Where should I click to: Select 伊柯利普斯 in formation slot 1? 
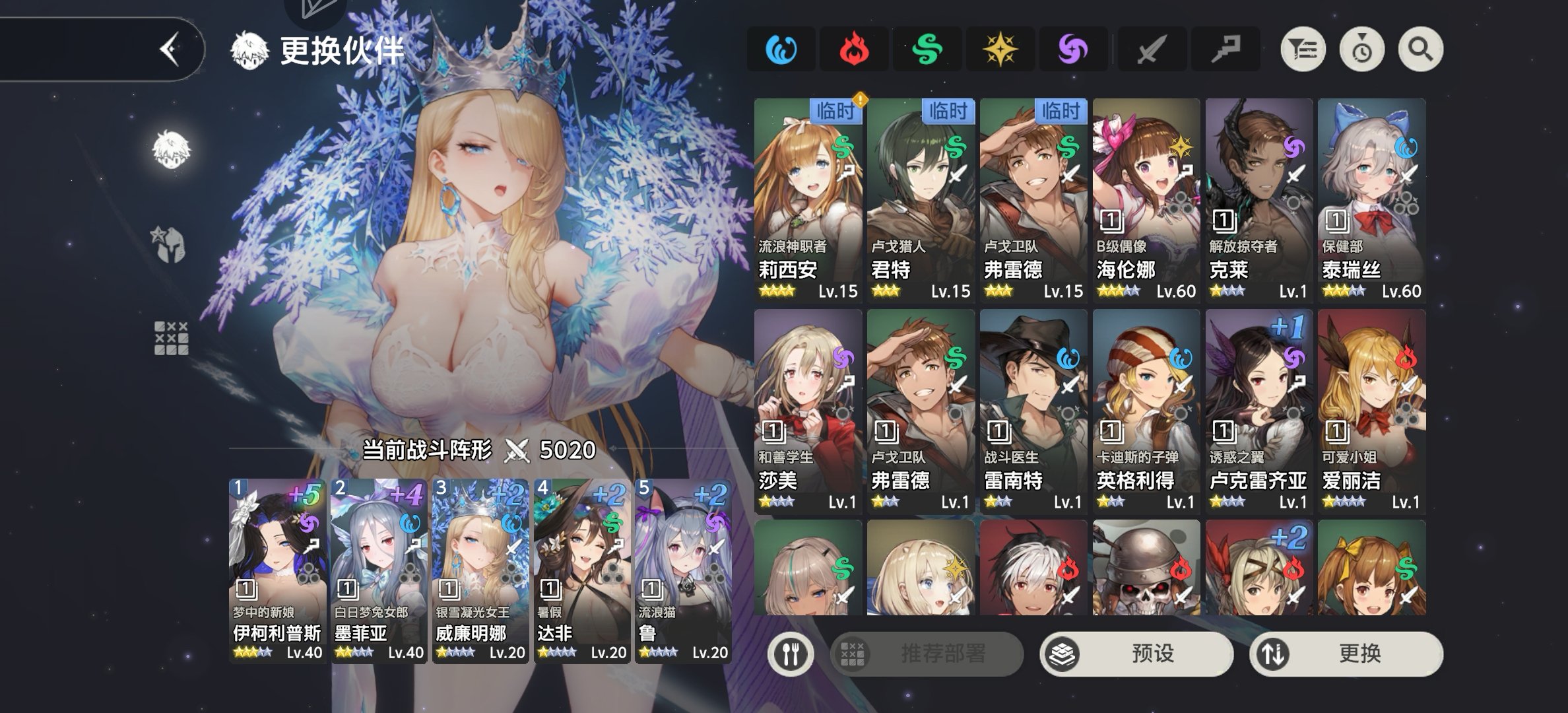[277, 570]
